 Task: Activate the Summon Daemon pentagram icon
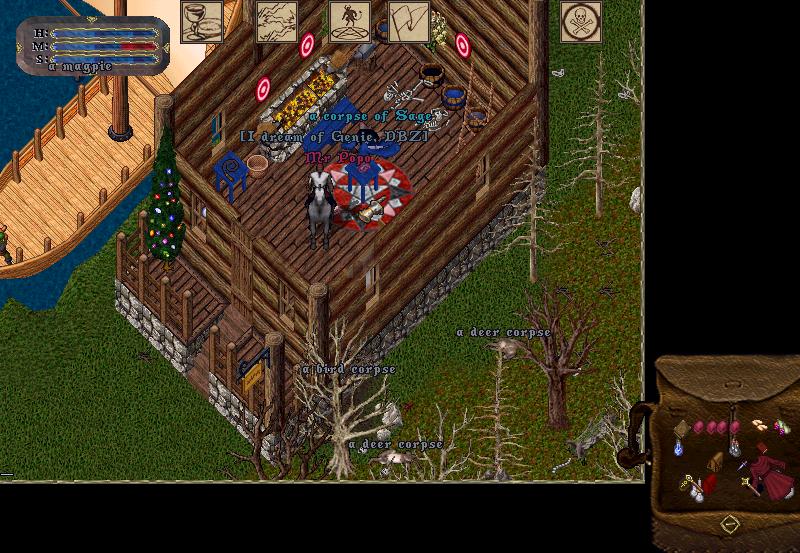pos(350,22)
